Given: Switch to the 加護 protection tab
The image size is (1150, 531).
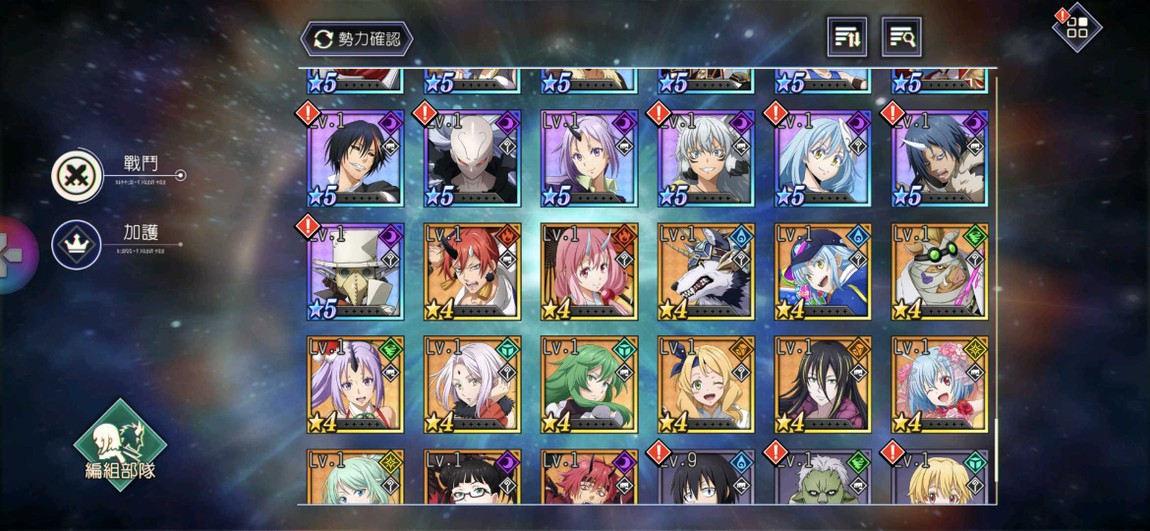Looking at the screenshot, I should click(78, 245).
